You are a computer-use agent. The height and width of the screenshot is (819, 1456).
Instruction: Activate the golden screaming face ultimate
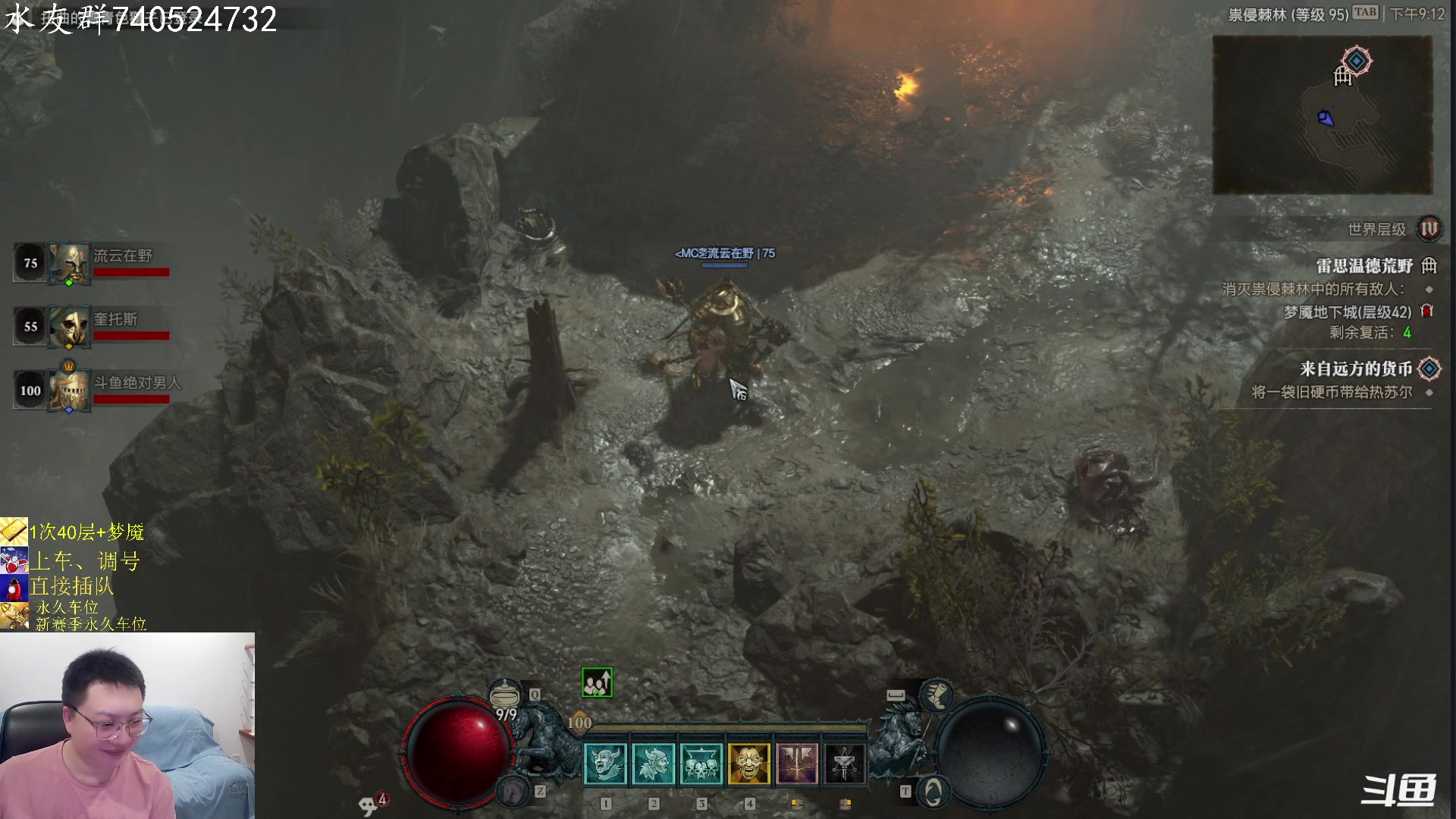[x=749, y=764]
